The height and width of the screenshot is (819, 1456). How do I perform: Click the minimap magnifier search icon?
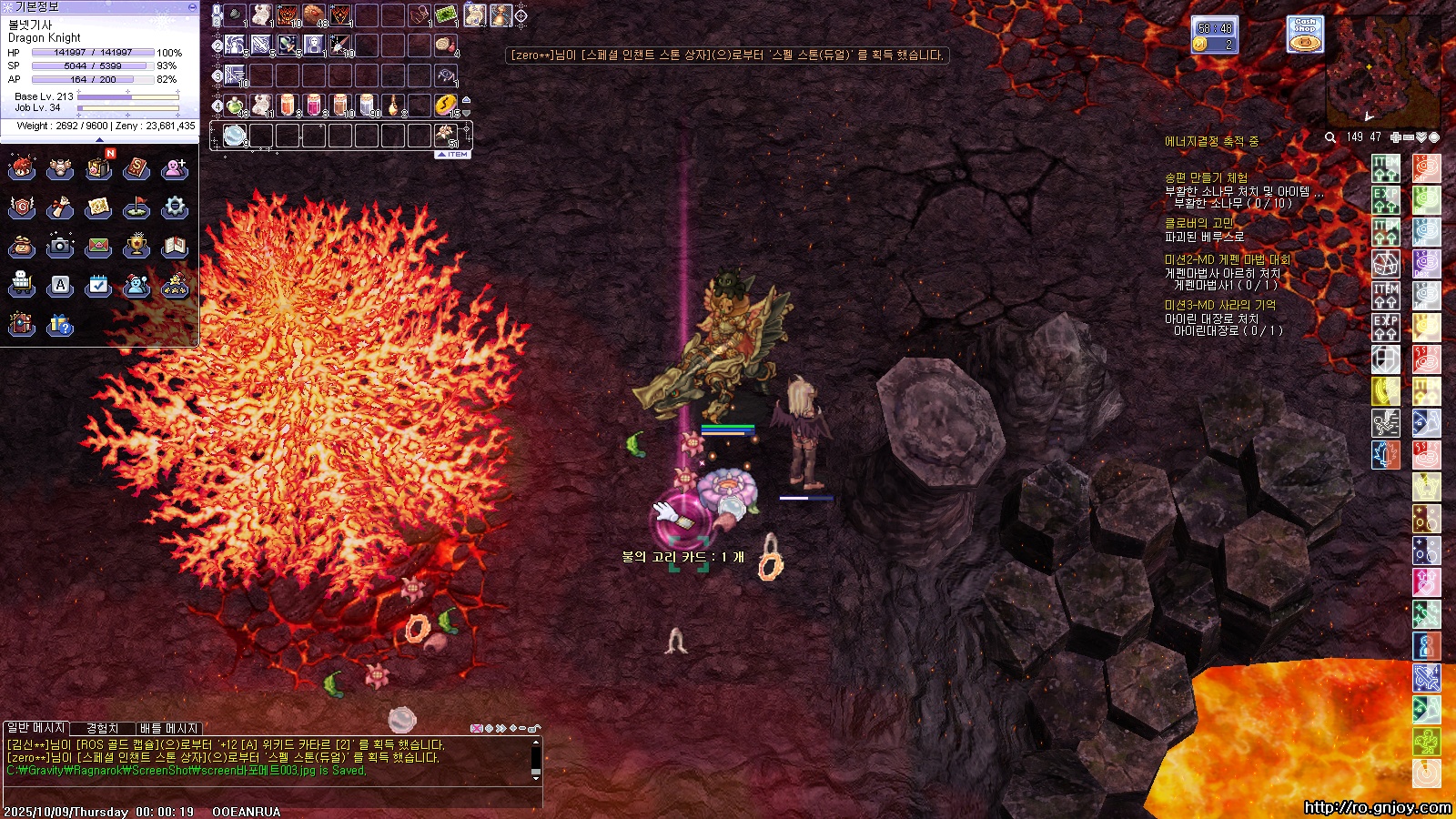click(x=1330, y=137)
